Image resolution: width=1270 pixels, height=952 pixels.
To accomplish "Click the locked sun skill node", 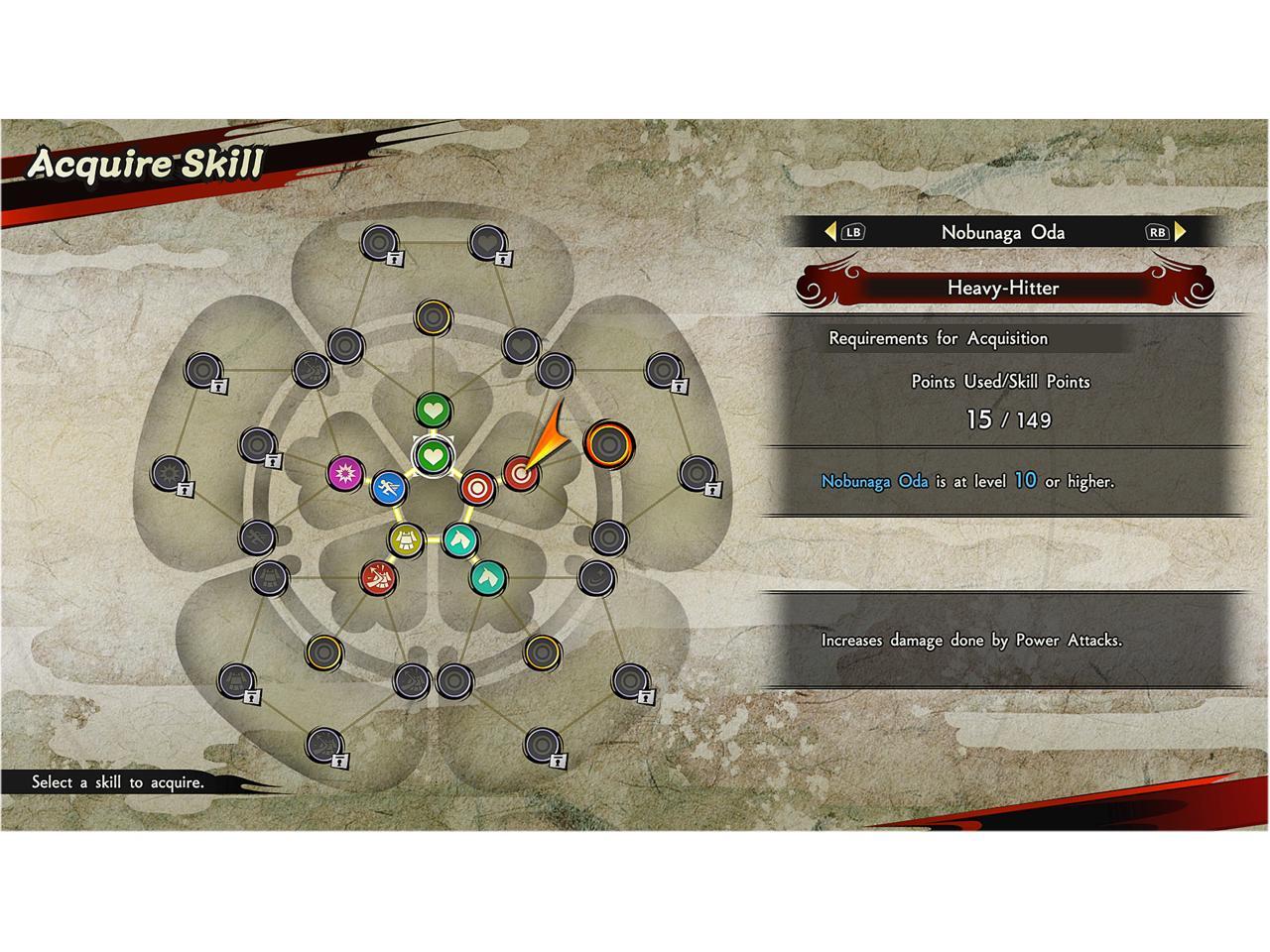I will point(171,474).
